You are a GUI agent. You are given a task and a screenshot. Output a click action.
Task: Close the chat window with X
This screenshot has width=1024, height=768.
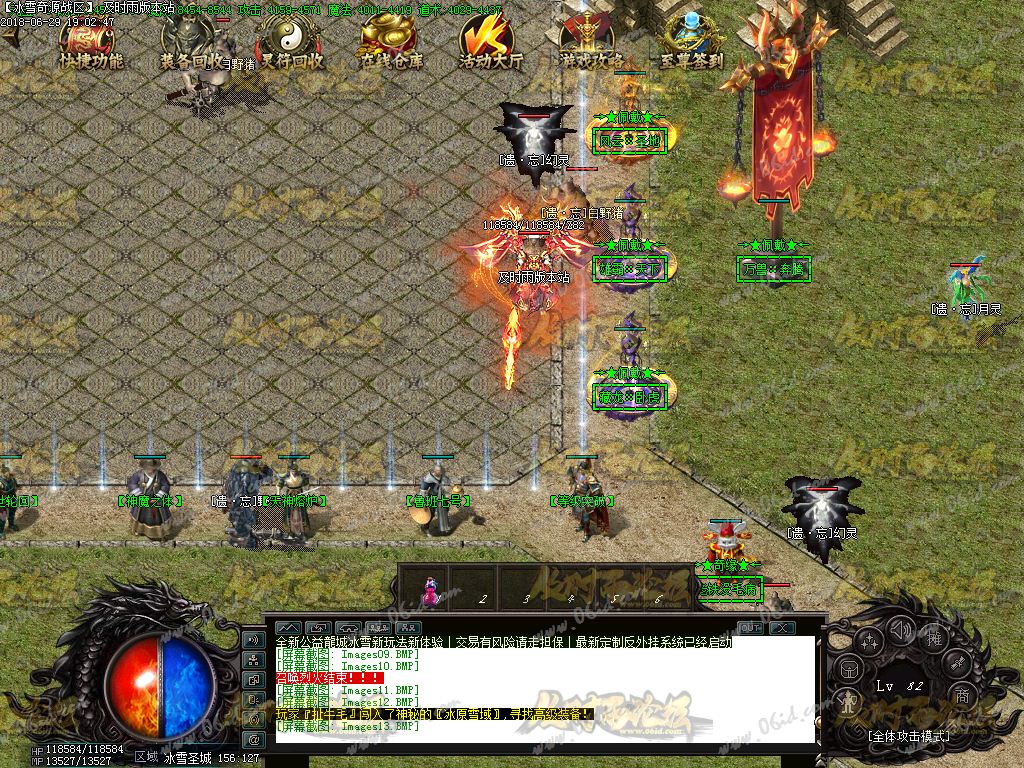tap(782, 628)
